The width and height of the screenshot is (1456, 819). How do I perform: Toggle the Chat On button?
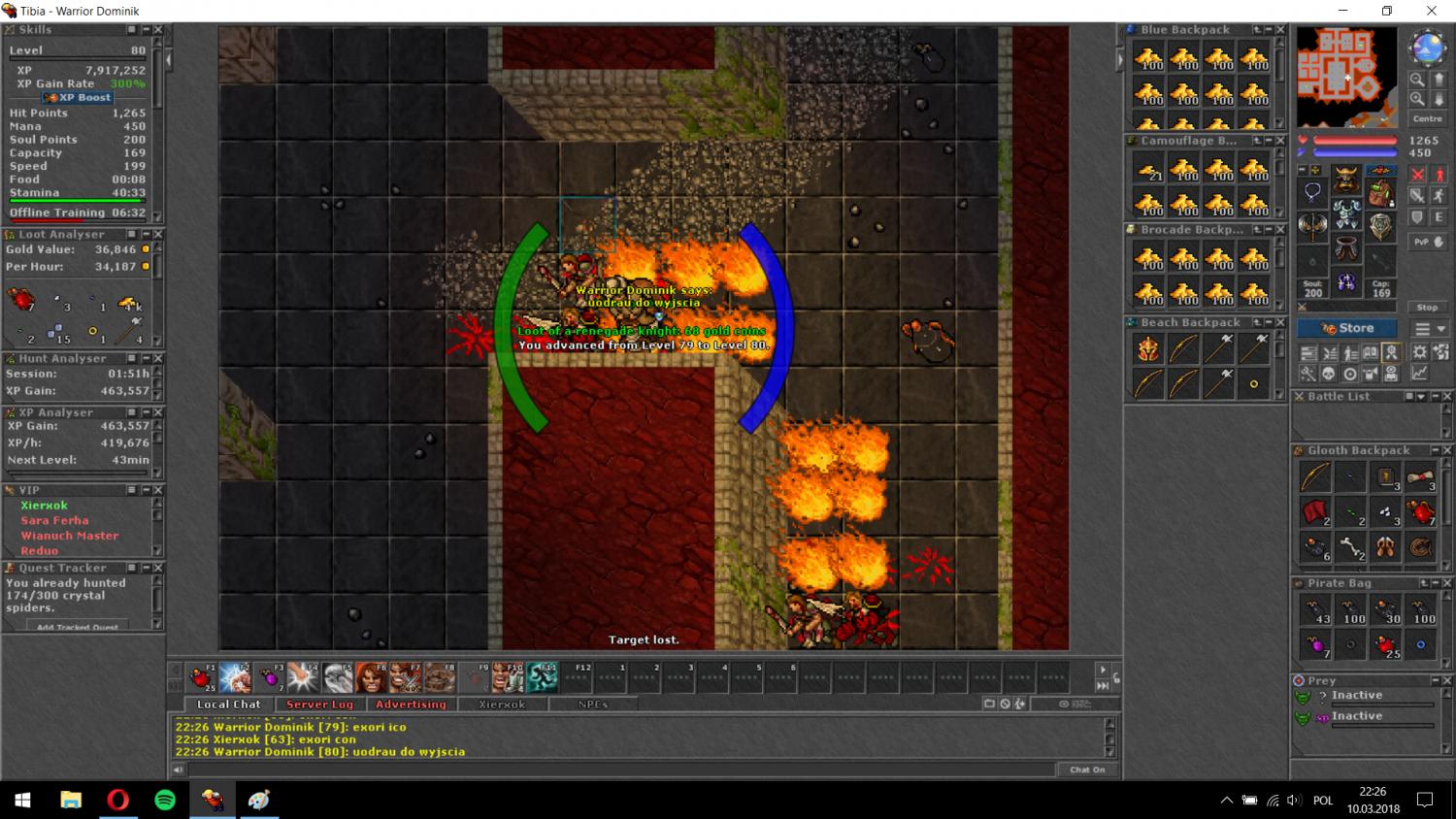coord(1087,770)
